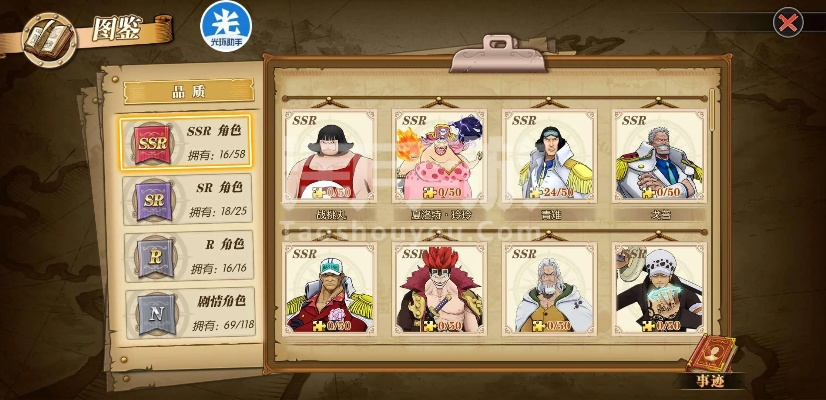Choose the red spiky-haired character card
Screen dimensions: 826x400
[439, 288]
